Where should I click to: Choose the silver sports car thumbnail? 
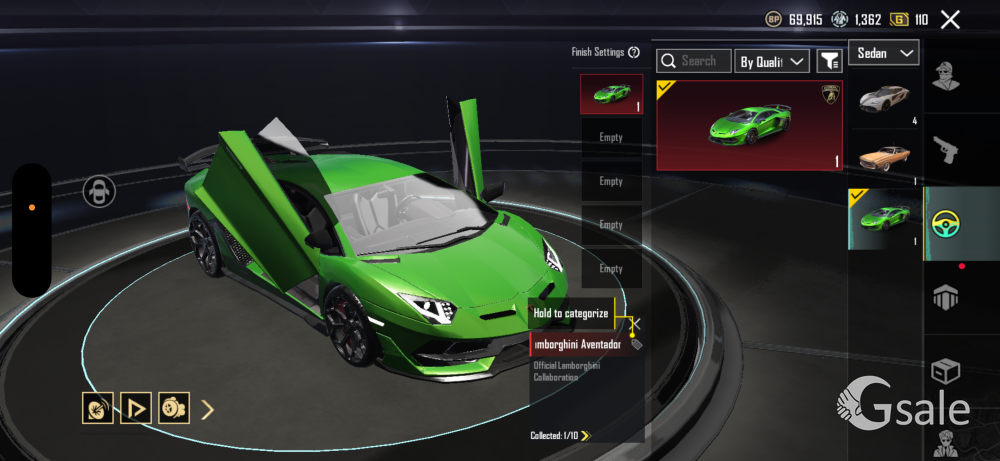coord(884,100)
